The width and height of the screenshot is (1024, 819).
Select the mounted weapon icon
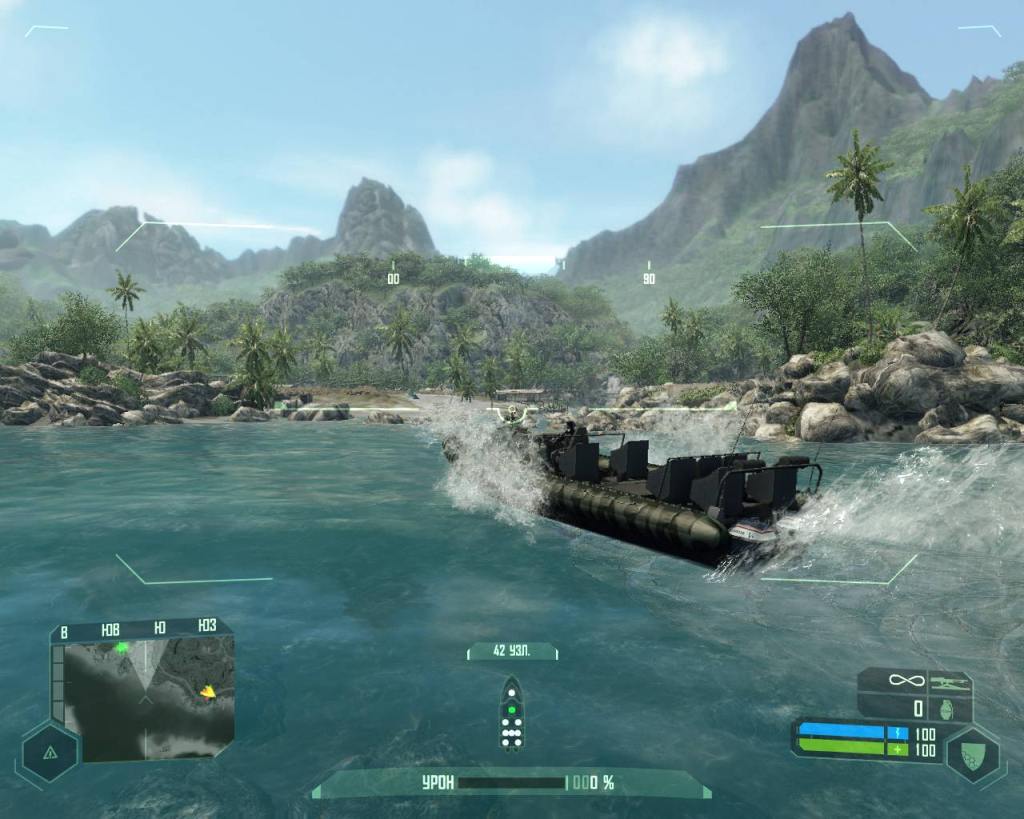[950, 681]
